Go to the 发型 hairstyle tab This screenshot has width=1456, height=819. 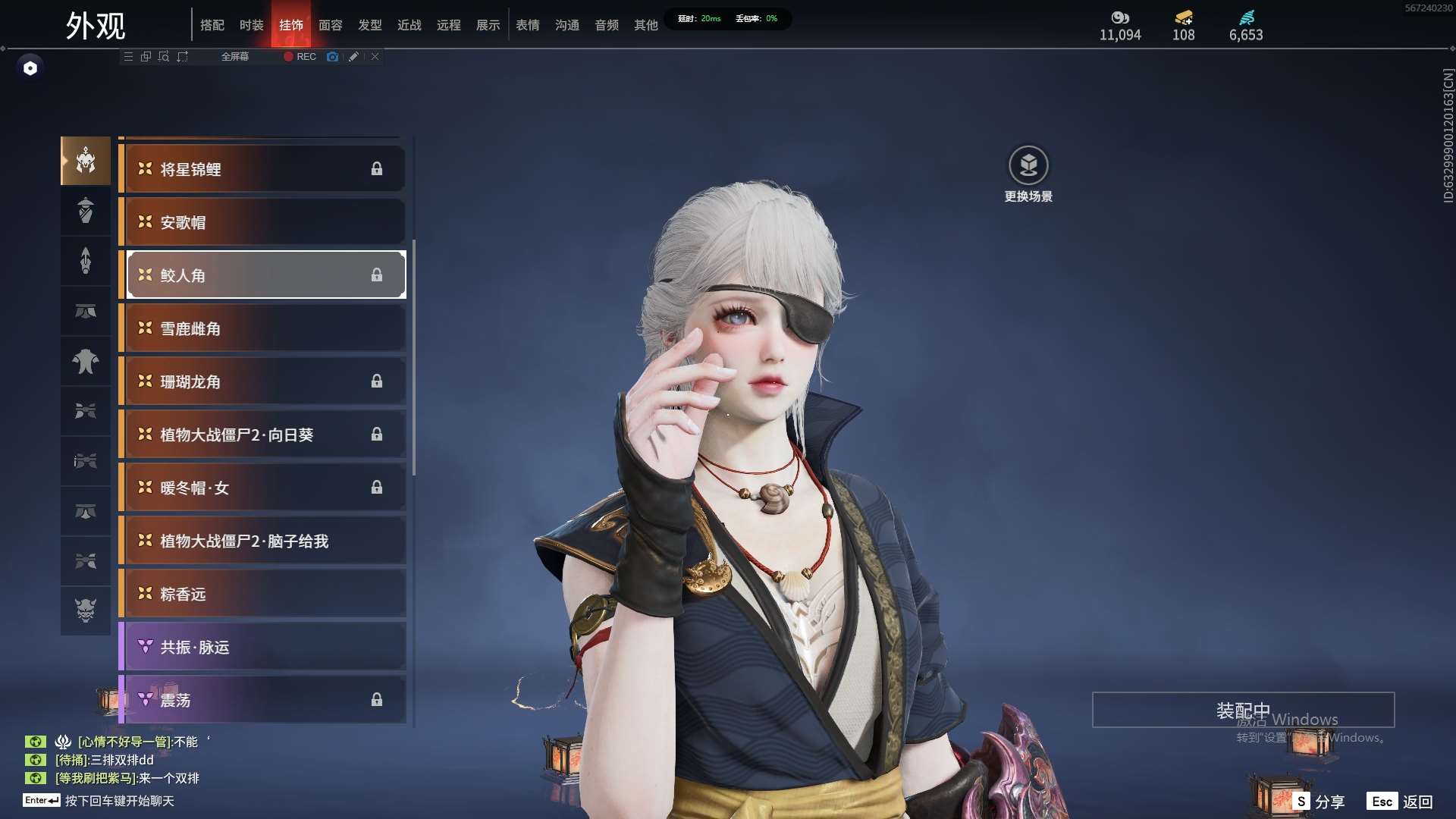pos(369,25)
